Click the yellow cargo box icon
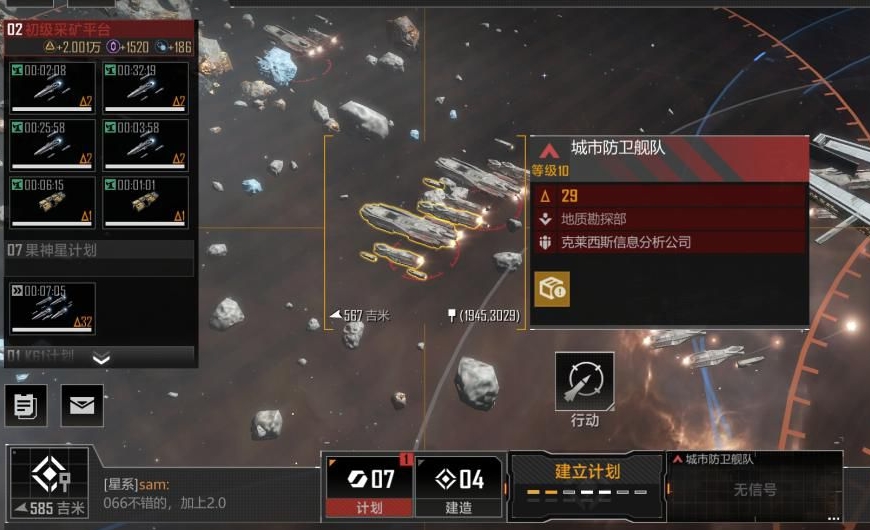Image resolution: width=870 pixels, height=530 pixels. tap(552, 288)
